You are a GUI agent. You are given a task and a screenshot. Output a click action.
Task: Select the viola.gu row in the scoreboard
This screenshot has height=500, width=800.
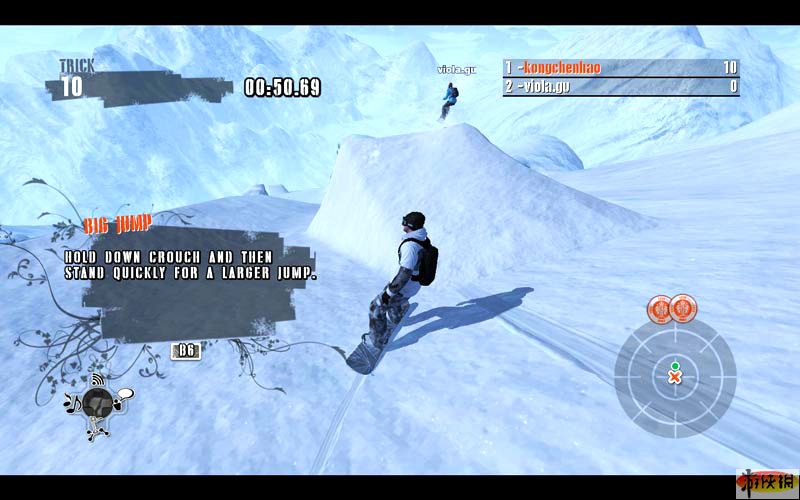pyautogui.click(x=620, y=87)
